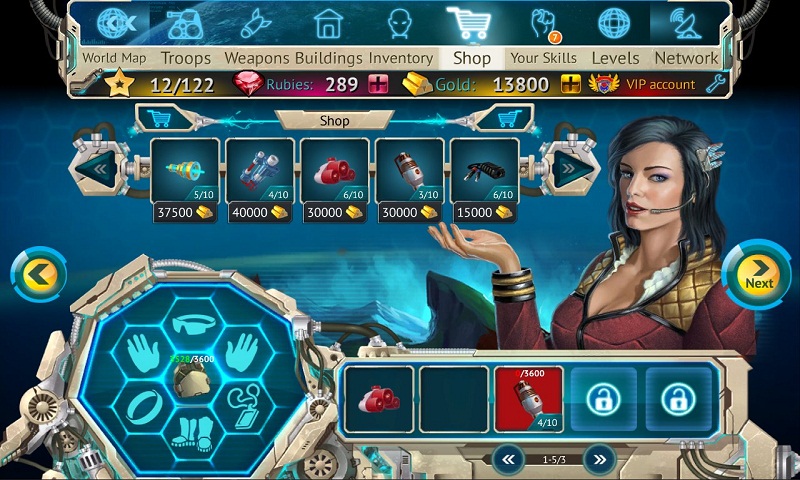800x480 pixels.
Task: Open the Weapons tab
Action: pos(256,58)
